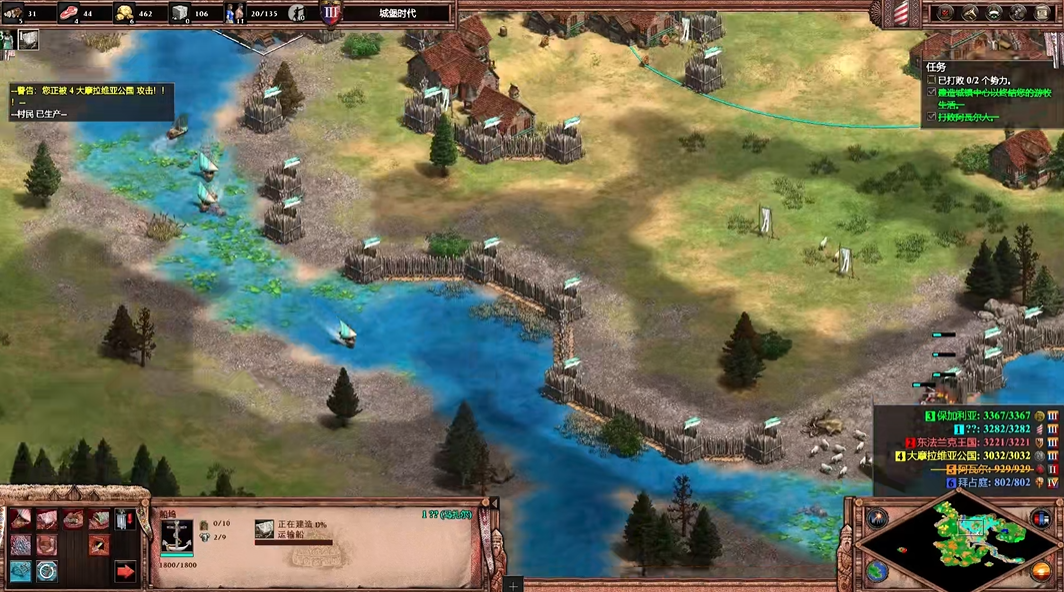Toggle the minimap signal flare button
This screenshot has height=592, width=1064.
tap(877, 518)
